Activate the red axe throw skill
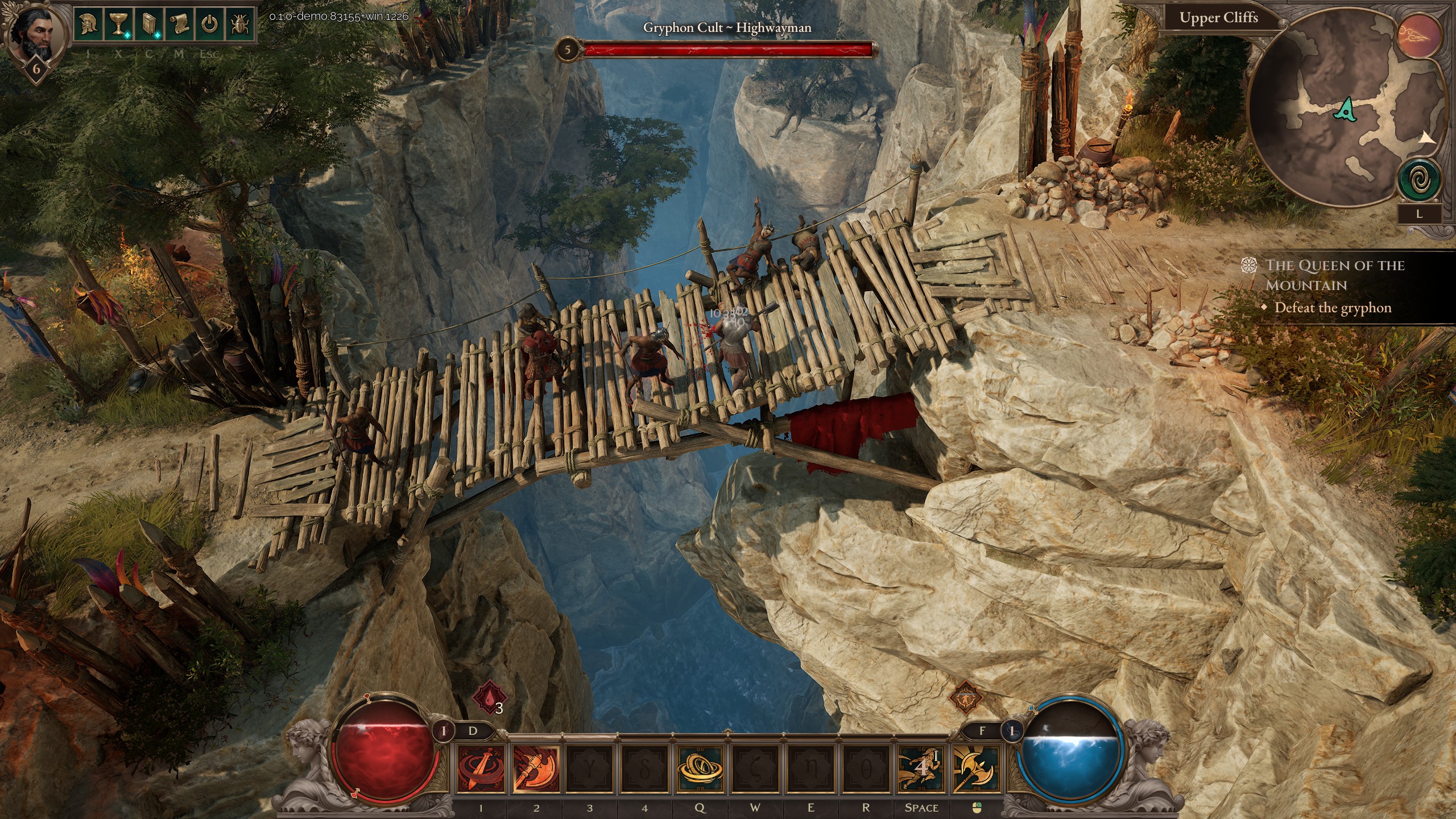 536,769
